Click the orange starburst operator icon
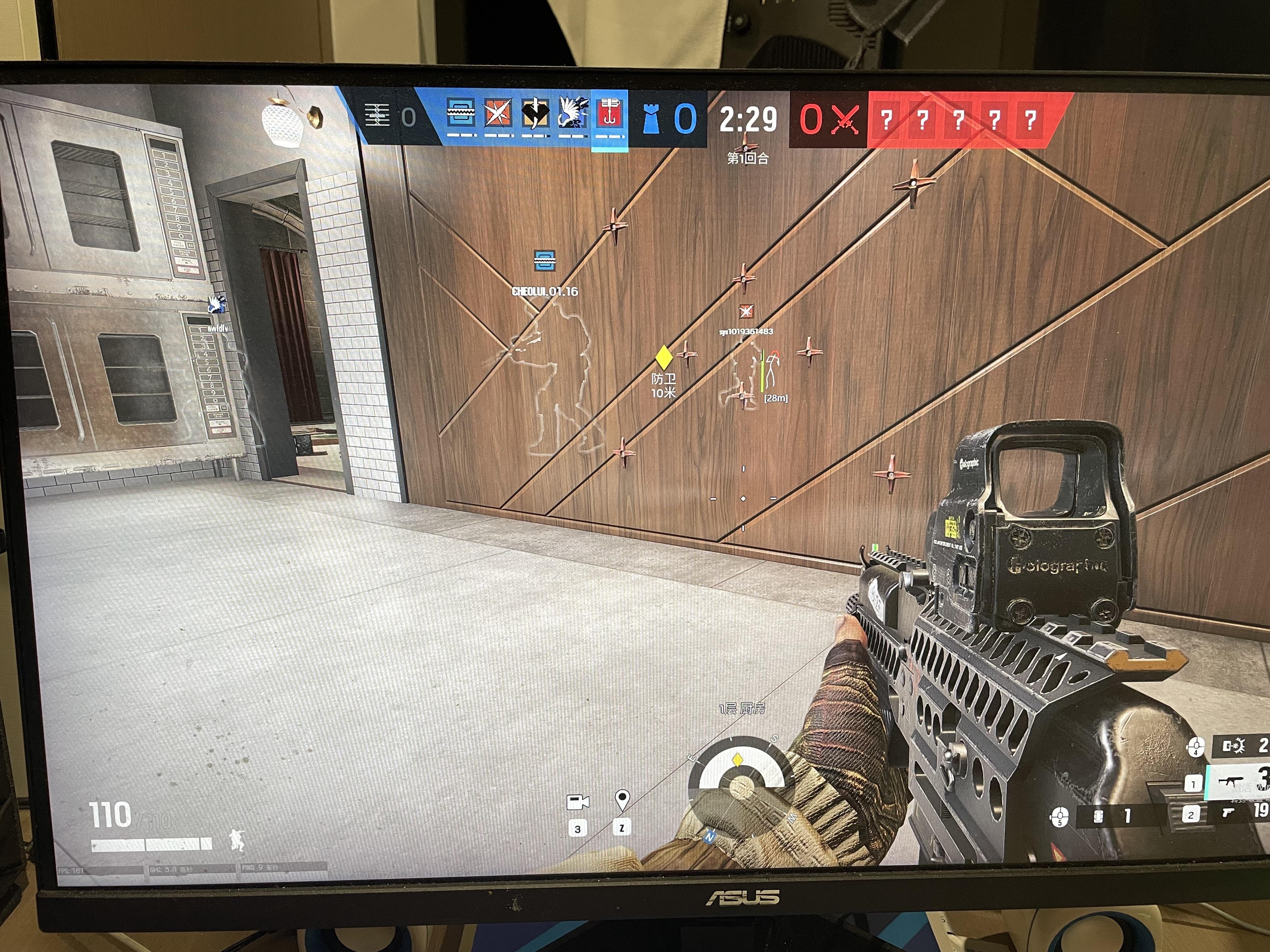 (x=497, y=112)
